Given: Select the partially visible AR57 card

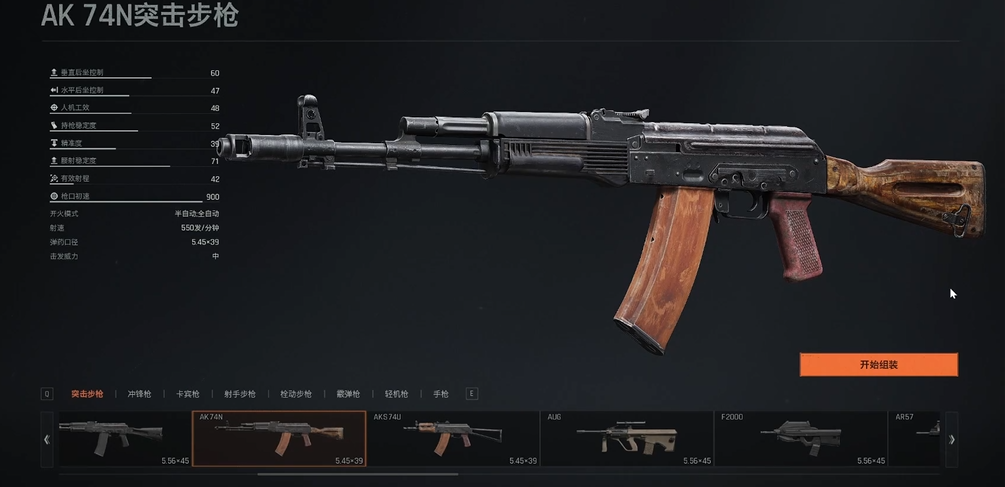Looking at the screenshot, I should (x=914, y=439).
